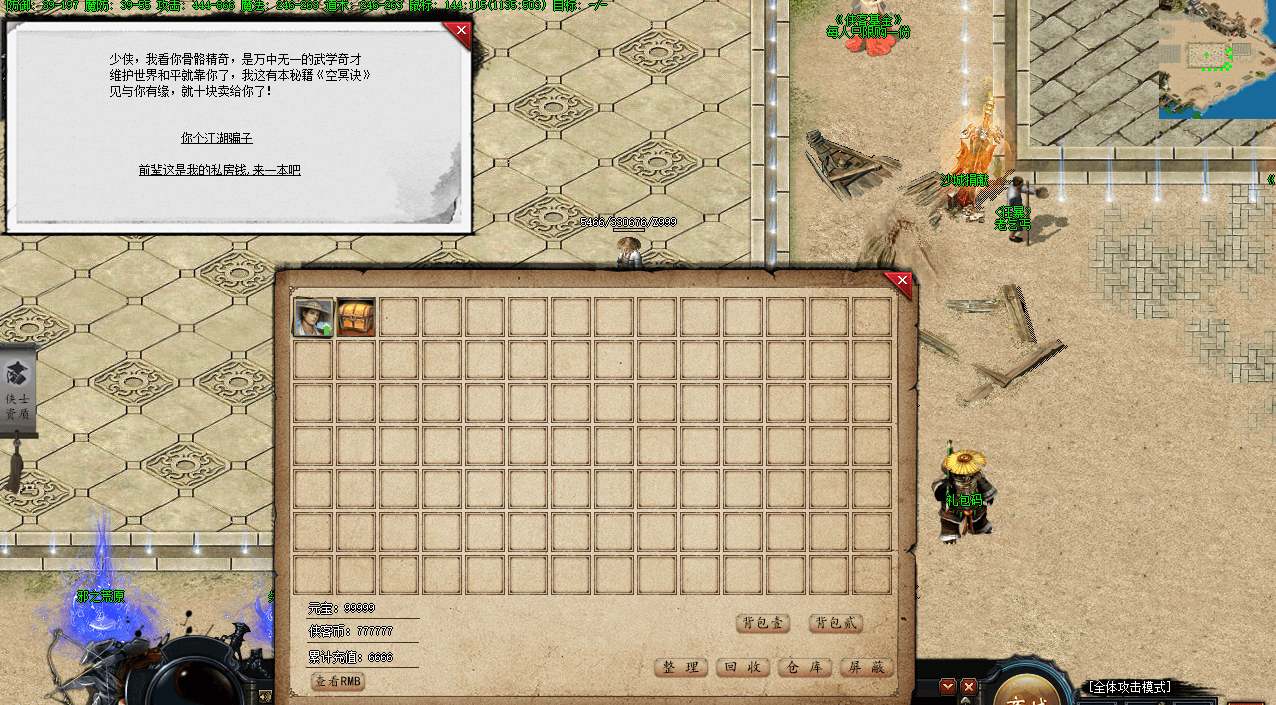Choose the reply 你个江湖骗子
The image size is (1276, 705).
pyautogui.click(x=216, y=138)
